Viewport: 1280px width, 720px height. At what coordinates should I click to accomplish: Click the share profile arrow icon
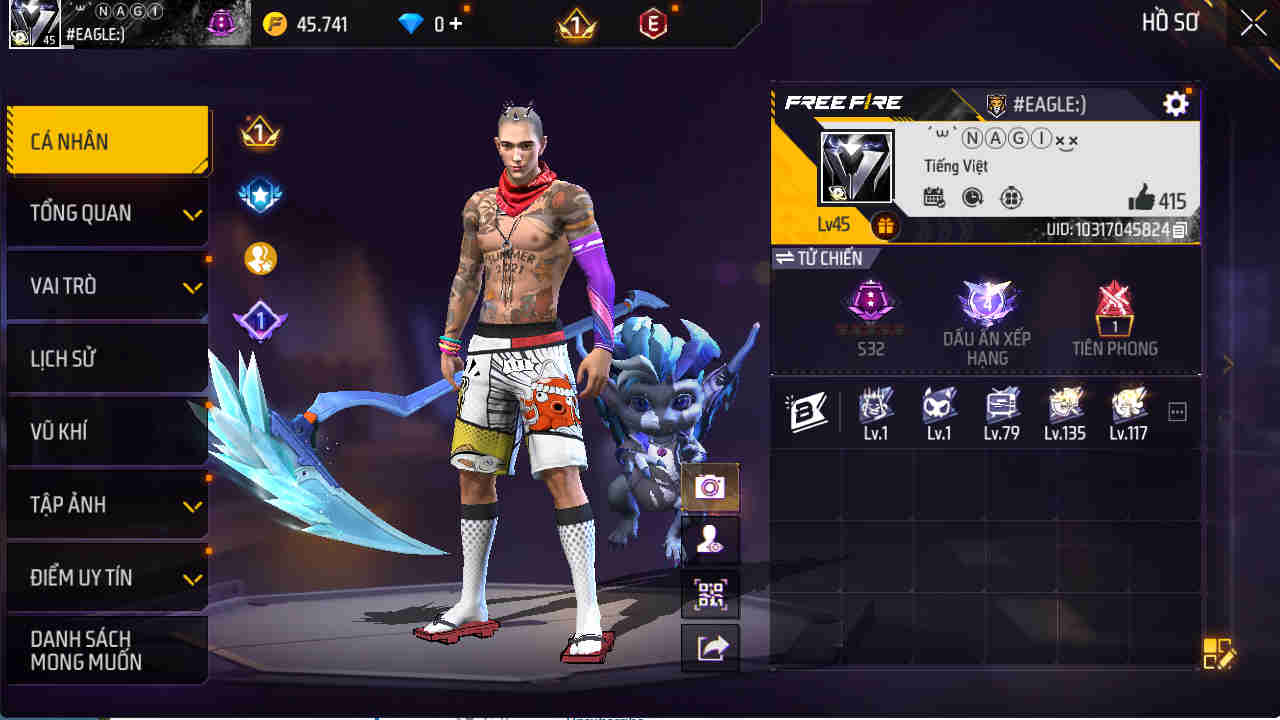tap(710, 646)
